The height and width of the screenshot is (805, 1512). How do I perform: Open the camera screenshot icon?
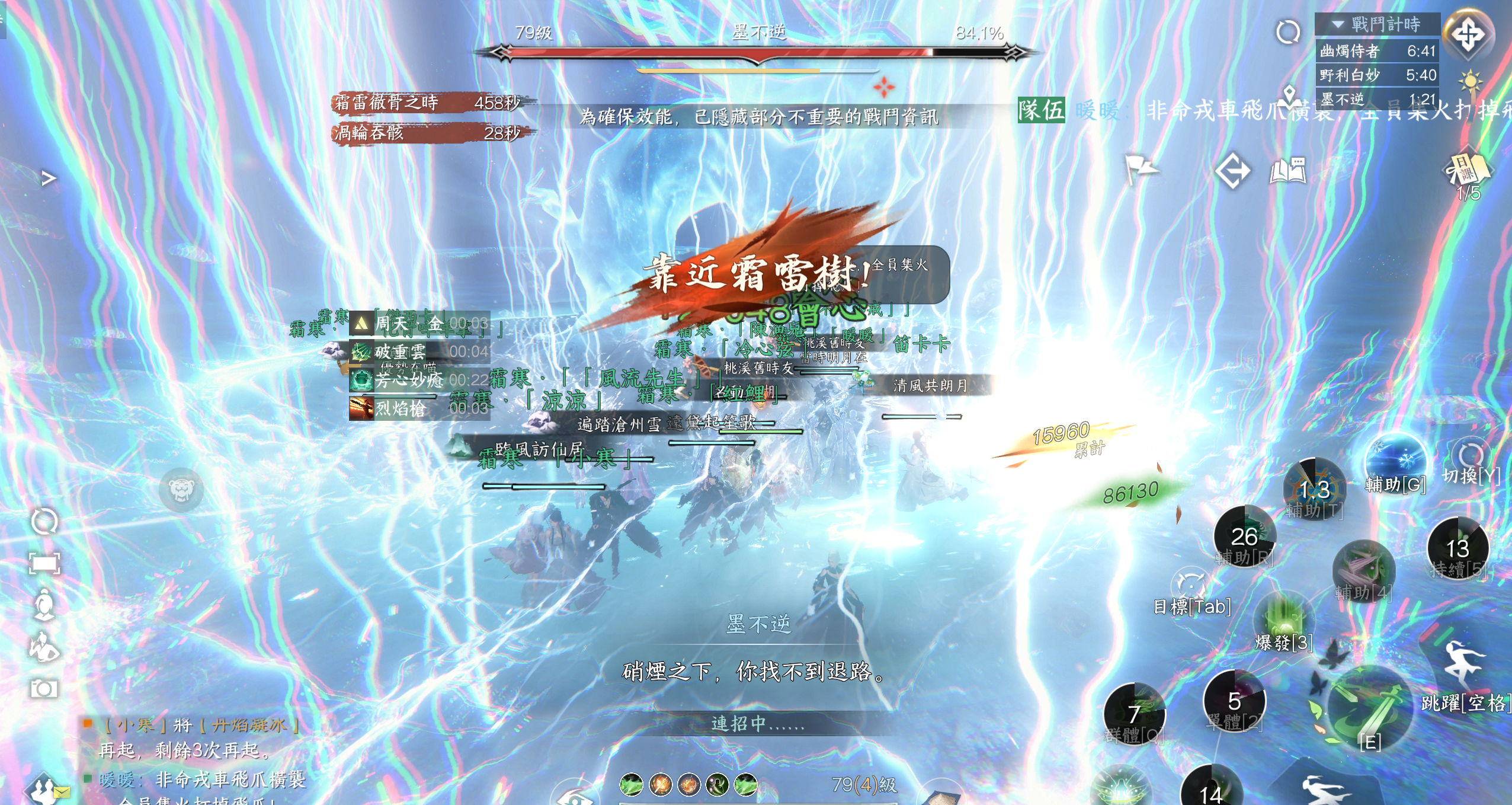[x=44, y=688]
